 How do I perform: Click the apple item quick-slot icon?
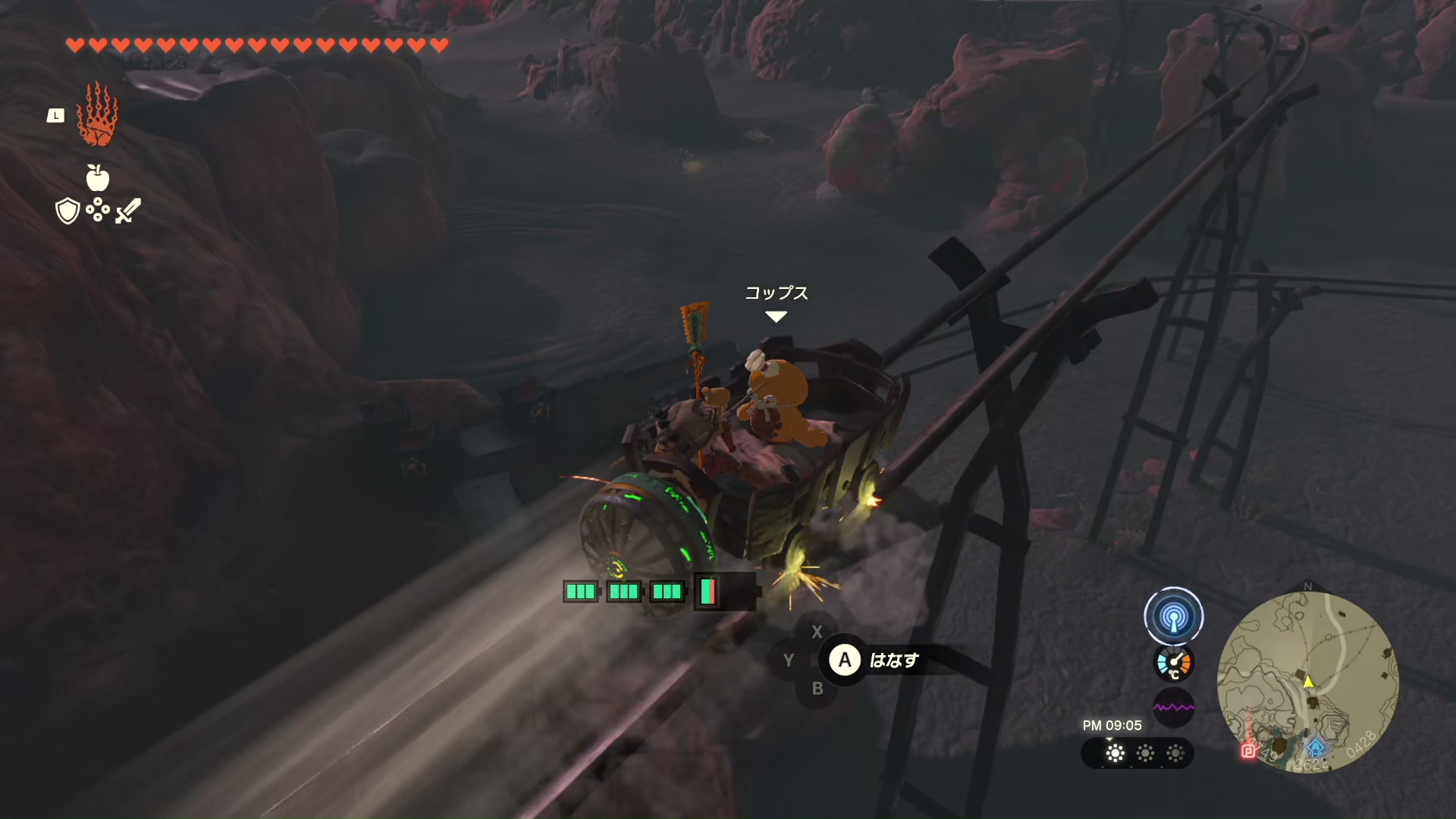pos(98,178)
